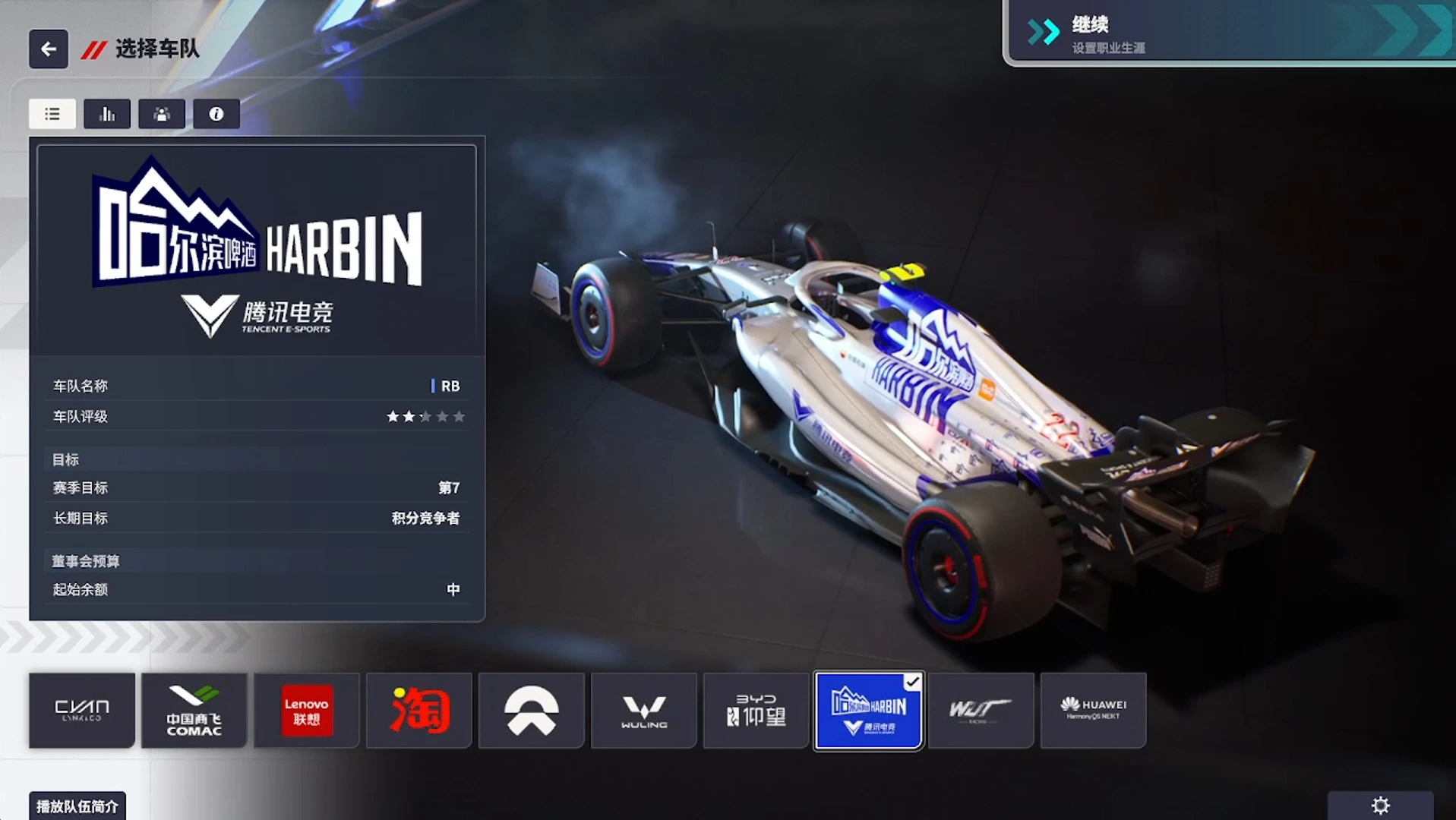Choose the COMAC team tile
Viewport: 1456px width, 820px height.
pos(194,711)
